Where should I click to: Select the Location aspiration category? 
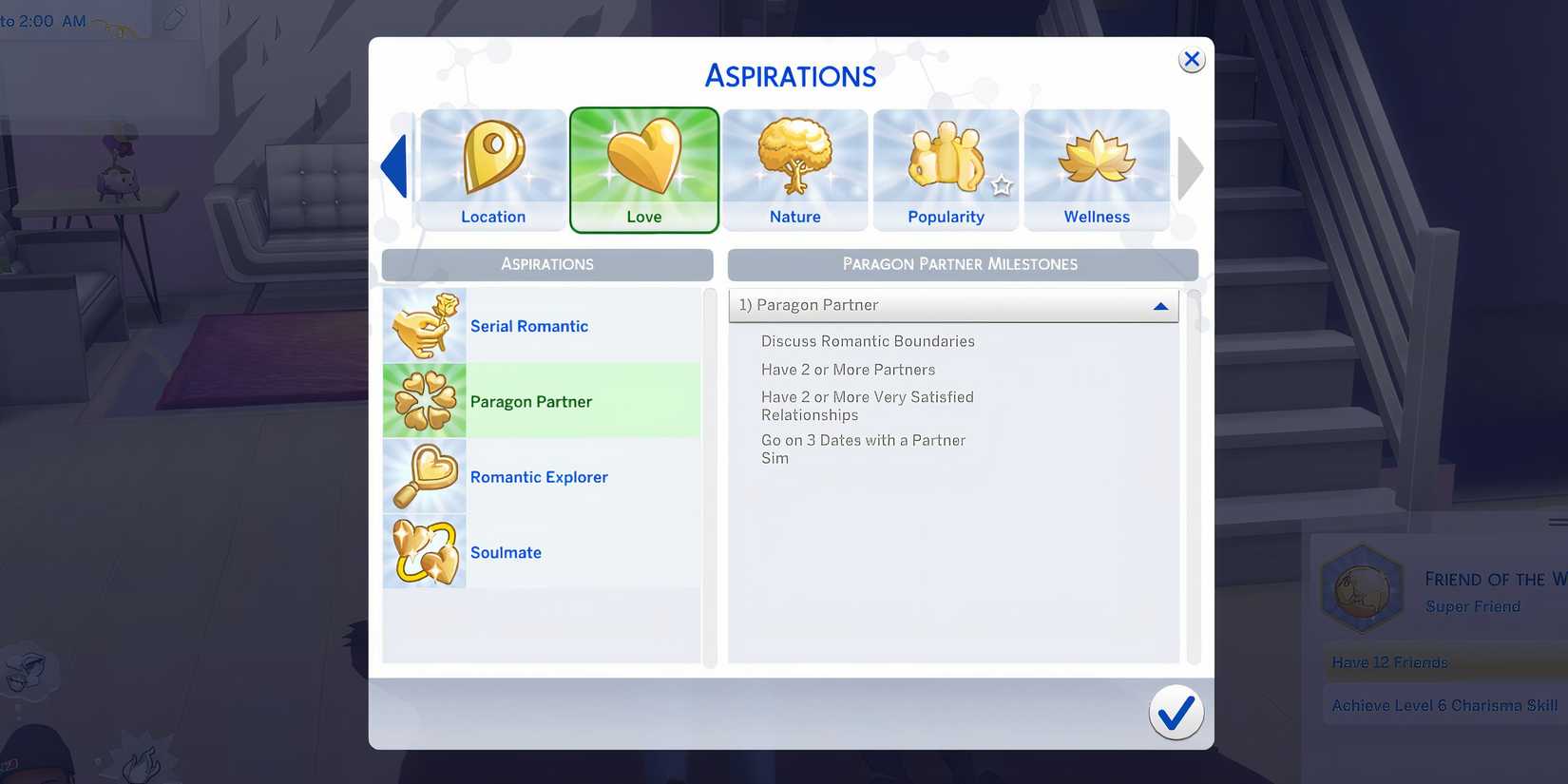491,169
